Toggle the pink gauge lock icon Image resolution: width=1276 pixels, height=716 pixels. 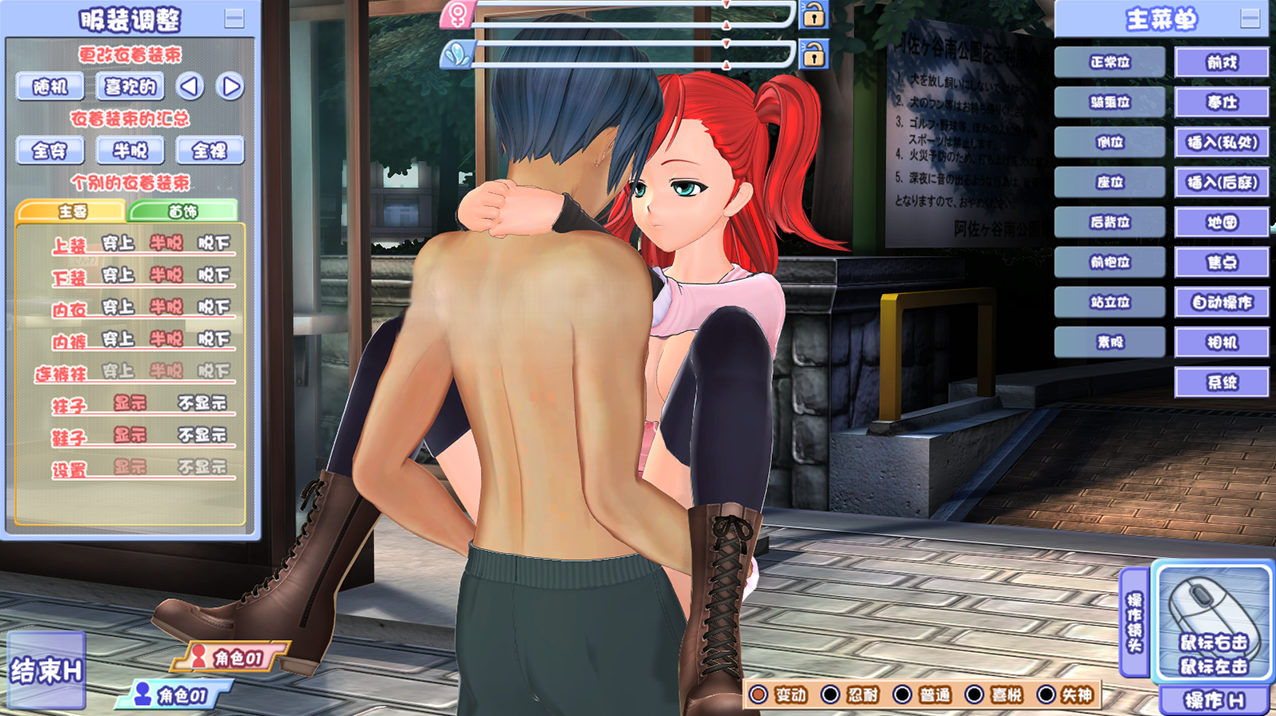pyautogui.click(x=814, y=15)
